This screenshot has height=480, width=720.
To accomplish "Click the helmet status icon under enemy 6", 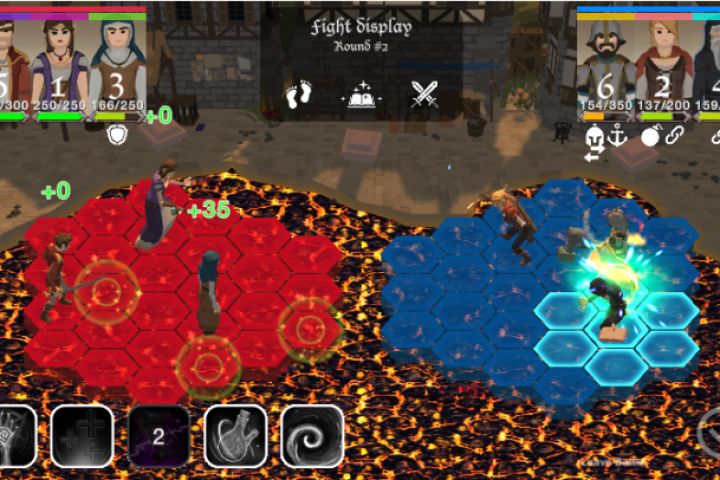I will pyautogui.click(x=593, y=136).
